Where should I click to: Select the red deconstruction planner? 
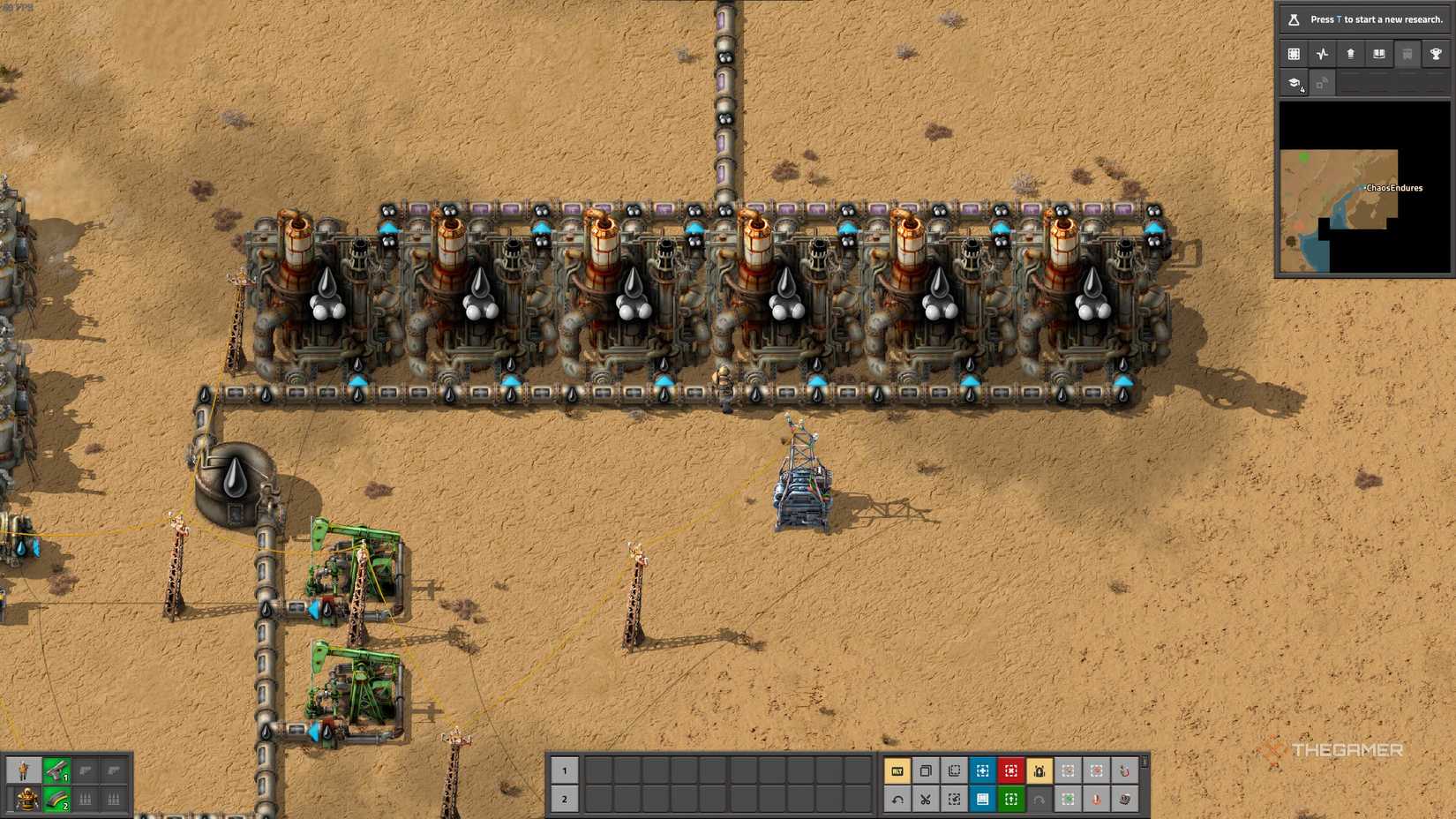pos(1010,771)
